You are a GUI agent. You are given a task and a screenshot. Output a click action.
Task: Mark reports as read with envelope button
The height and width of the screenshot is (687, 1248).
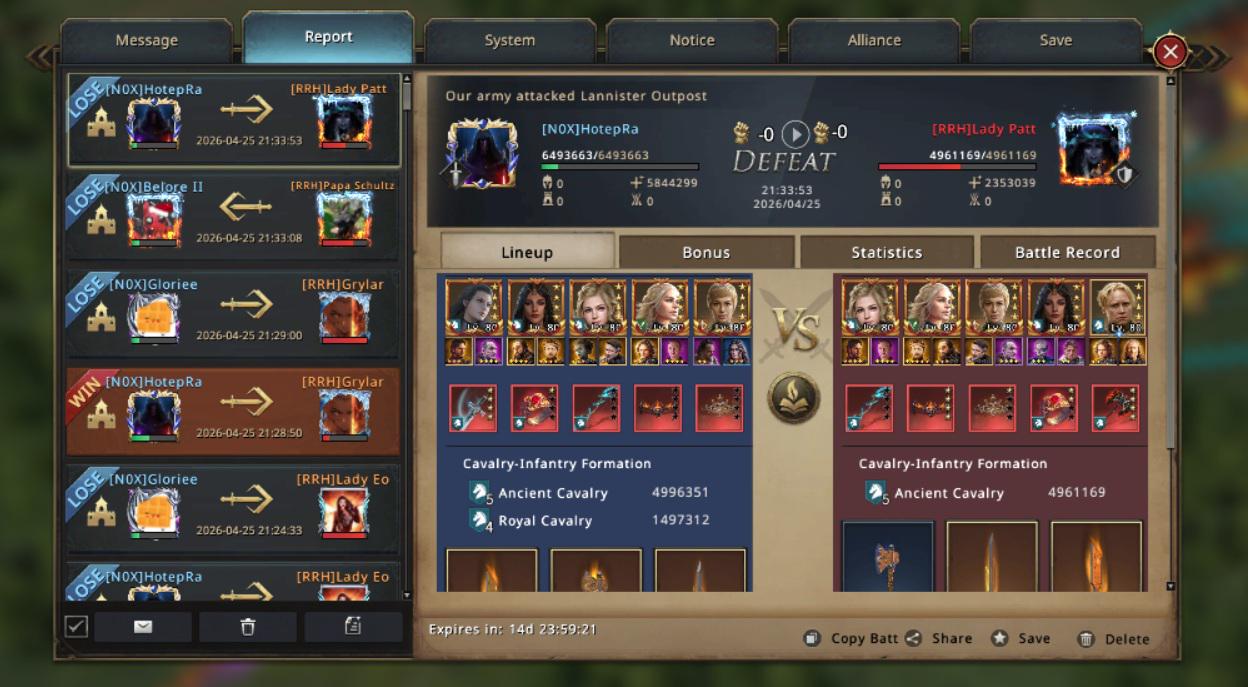pos(143,626)
